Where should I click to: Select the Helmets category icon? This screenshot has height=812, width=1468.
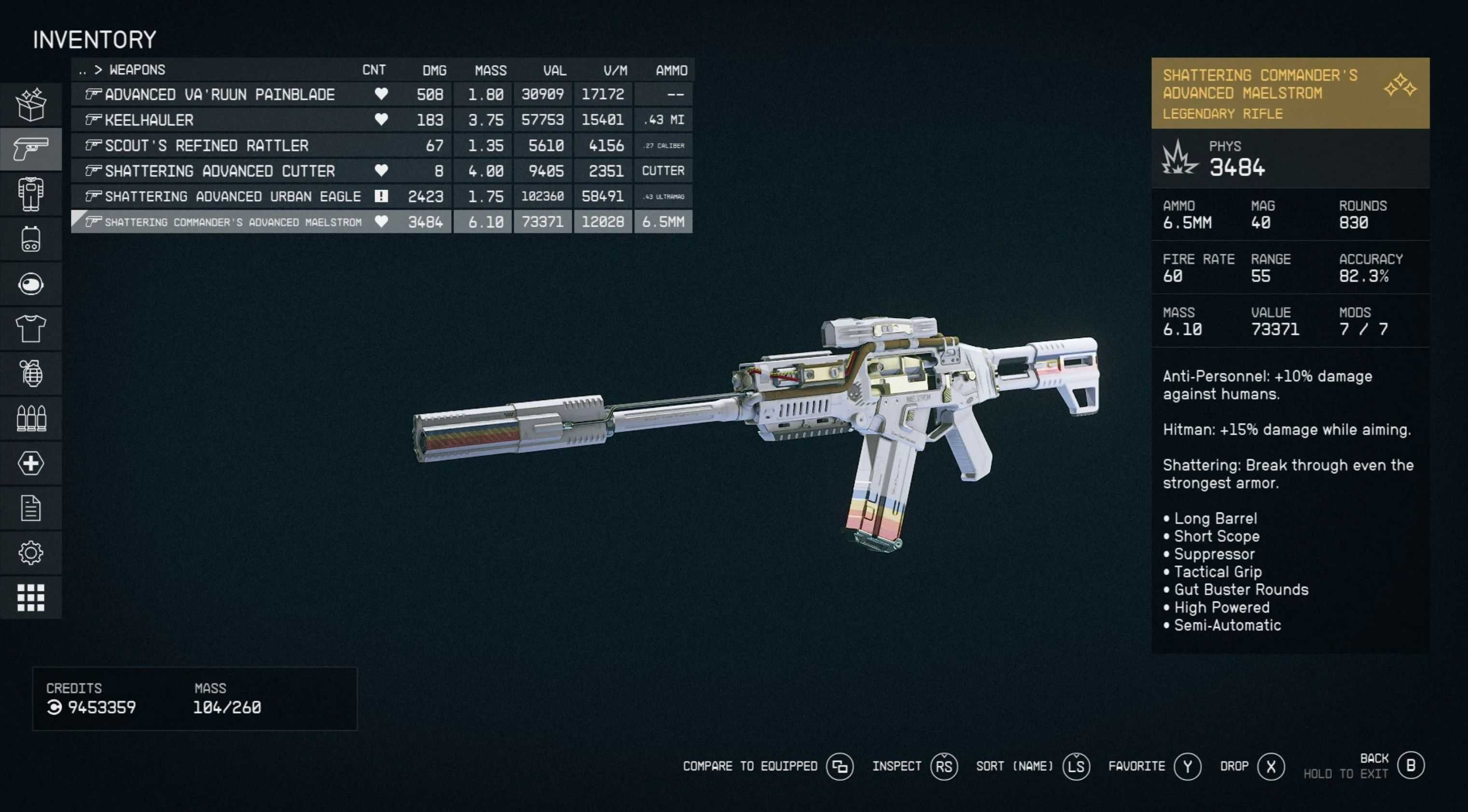click(x=31, y=284)
